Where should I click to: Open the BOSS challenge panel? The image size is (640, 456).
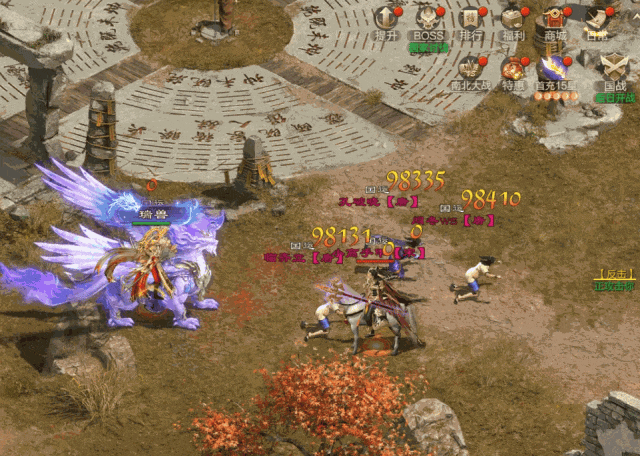point(429,20)
